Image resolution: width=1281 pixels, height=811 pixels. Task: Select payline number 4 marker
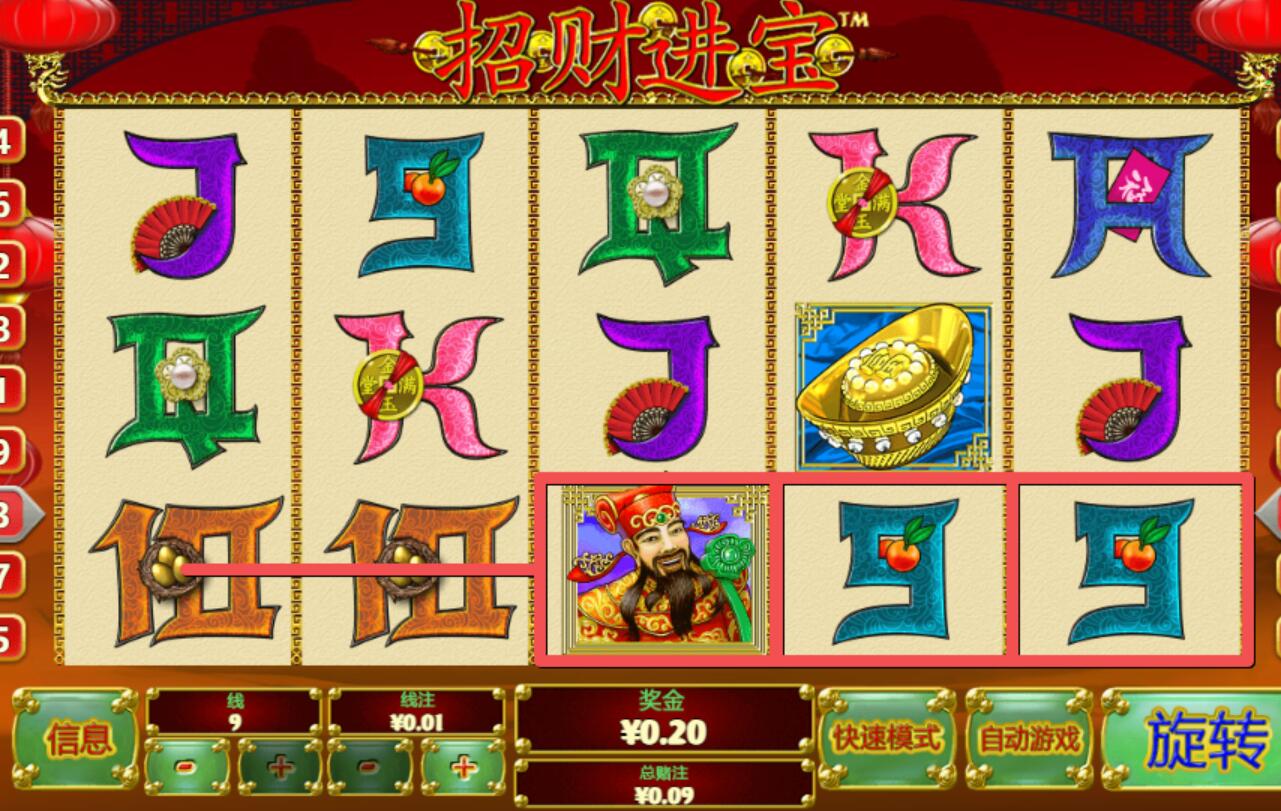(x=8, y=142)
